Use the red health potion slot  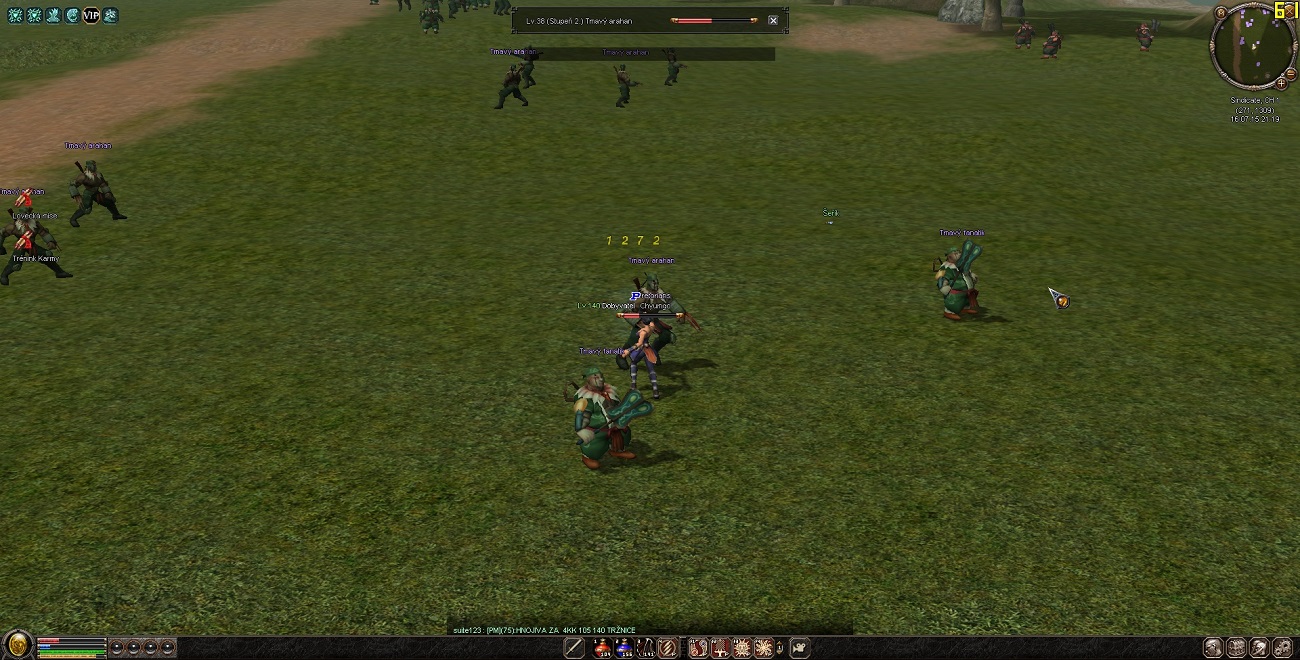[x=601, y=648]
